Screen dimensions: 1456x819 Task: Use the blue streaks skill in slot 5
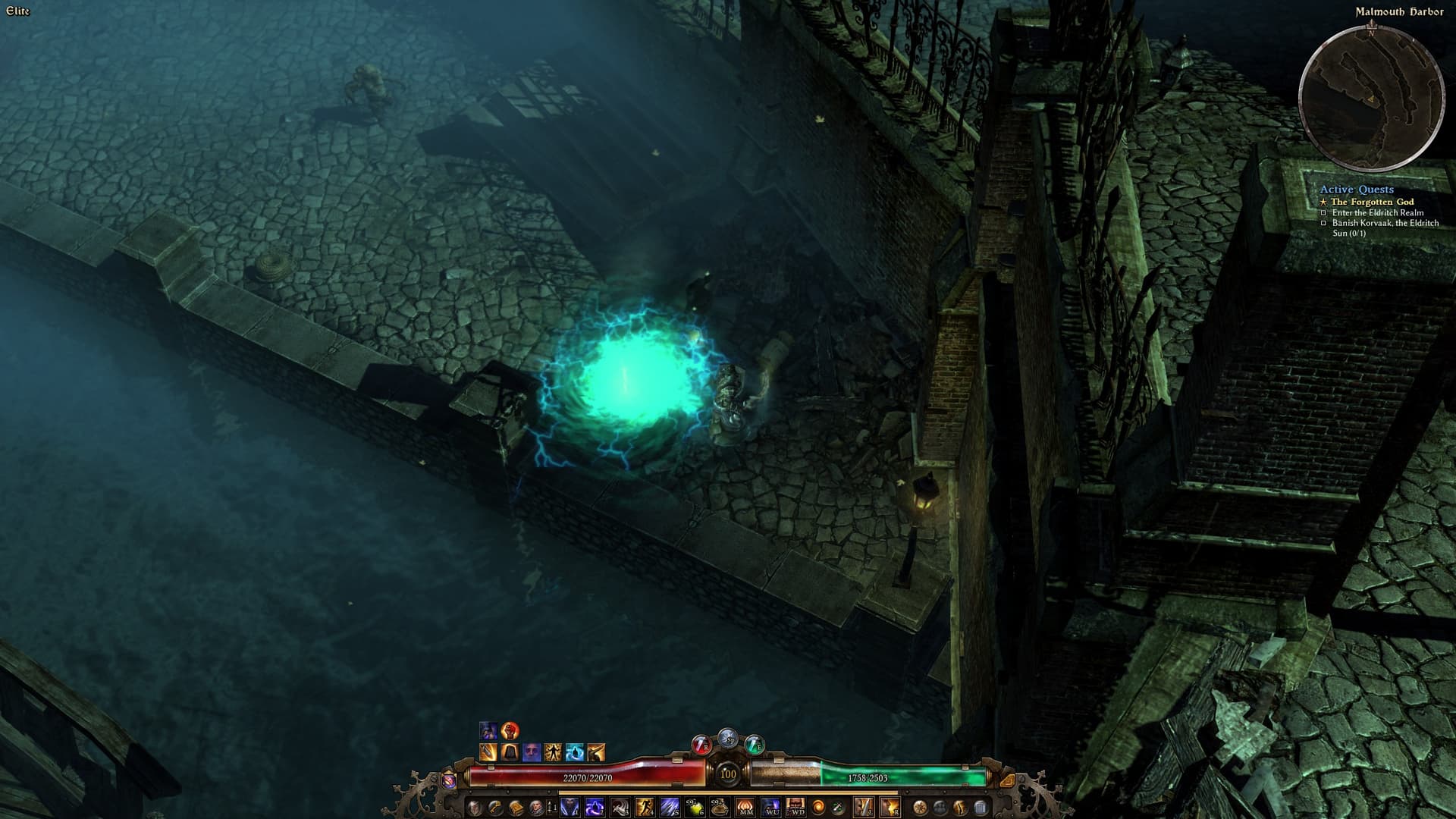tap(670, 808)
